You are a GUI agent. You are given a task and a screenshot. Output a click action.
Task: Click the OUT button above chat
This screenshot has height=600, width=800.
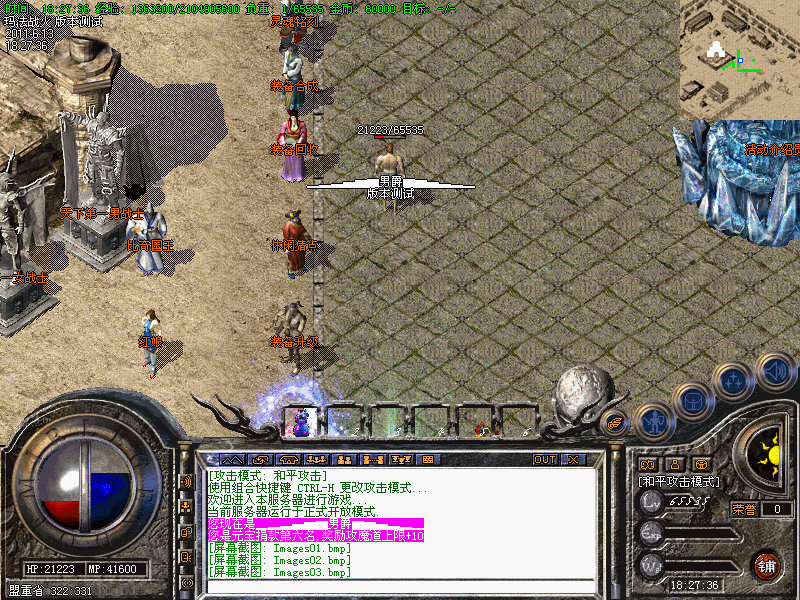(x=545, y=460)
